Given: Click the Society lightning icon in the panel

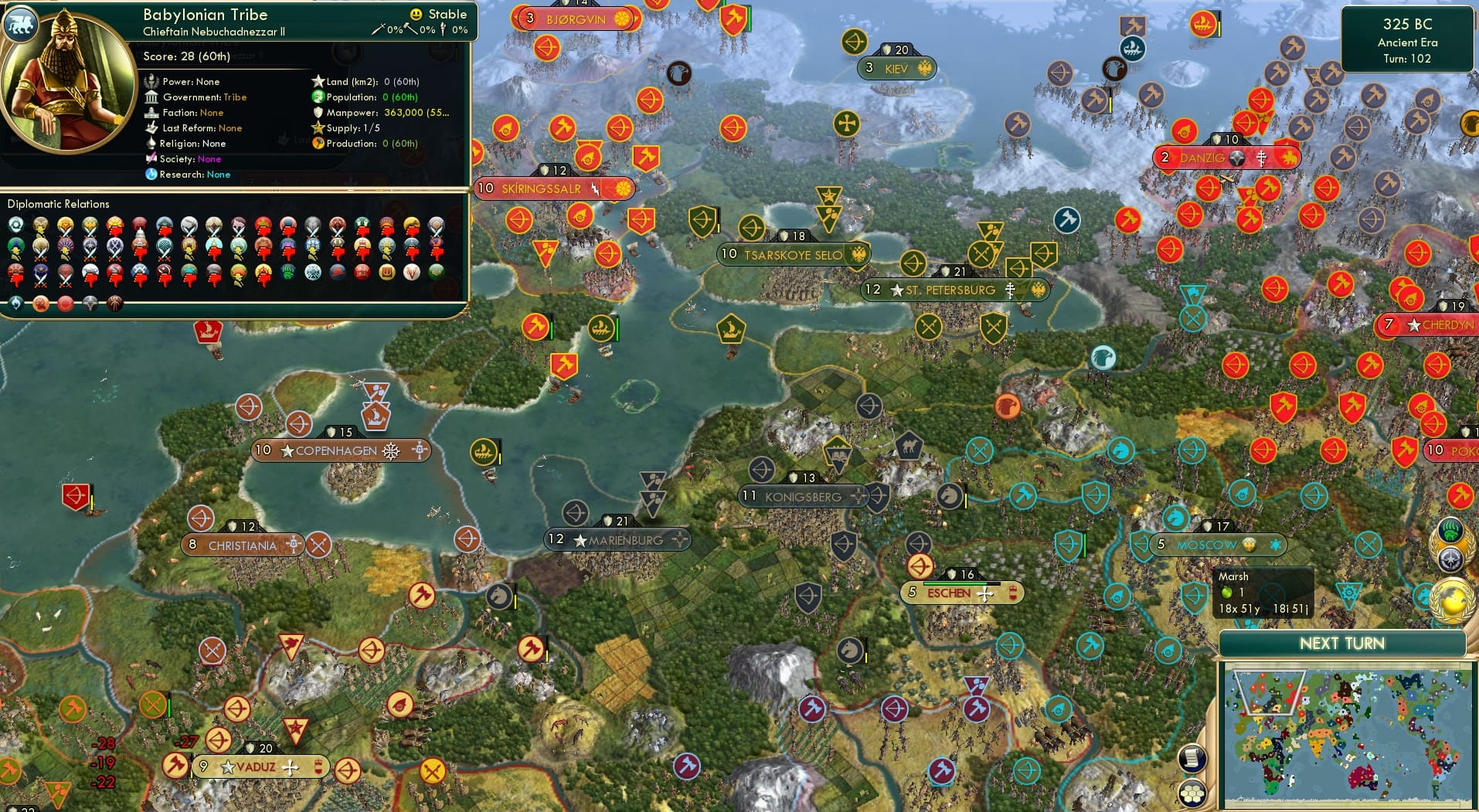Looking at the screenshot, I should pos(151,159).
